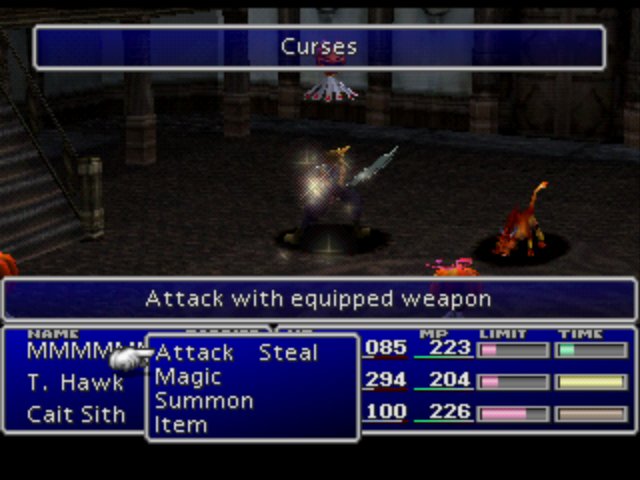Open the Magic command list
This screenshot has width=640, height=480.
click(x=188, y=377)
